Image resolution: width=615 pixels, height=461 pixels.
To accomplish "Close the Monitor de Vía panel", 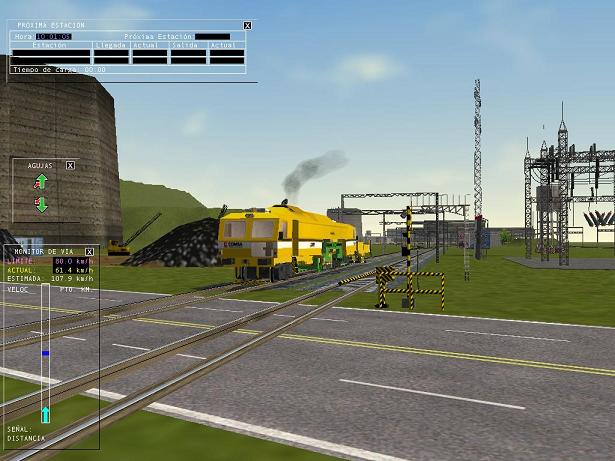I will pos(89,251).
